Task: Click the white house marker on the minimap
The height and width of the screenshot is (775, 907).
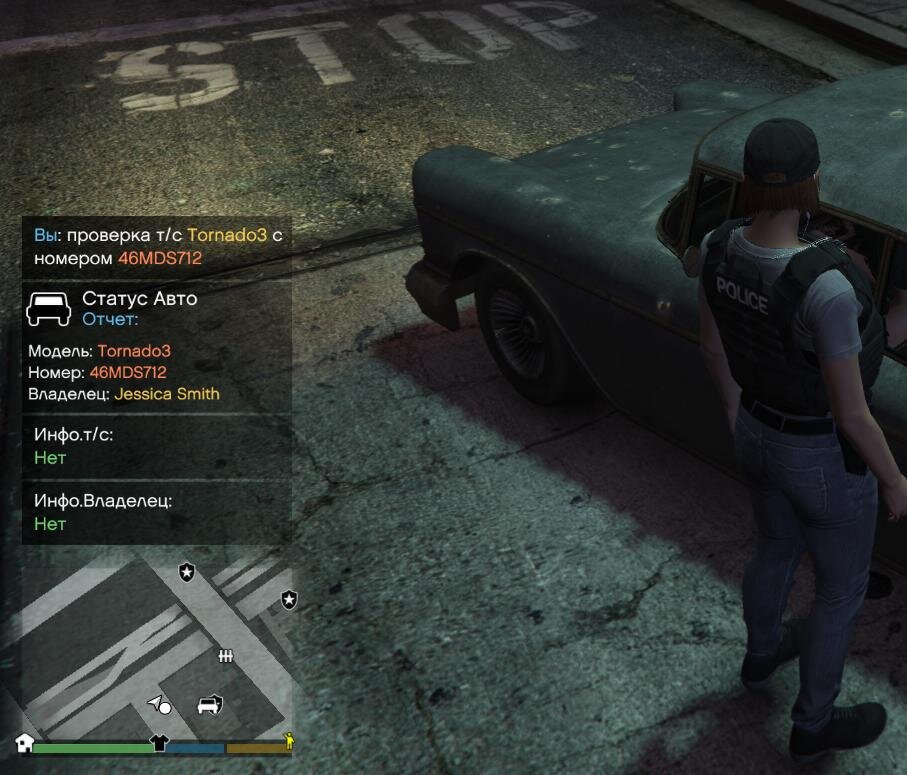Action: tap(25, 743)
